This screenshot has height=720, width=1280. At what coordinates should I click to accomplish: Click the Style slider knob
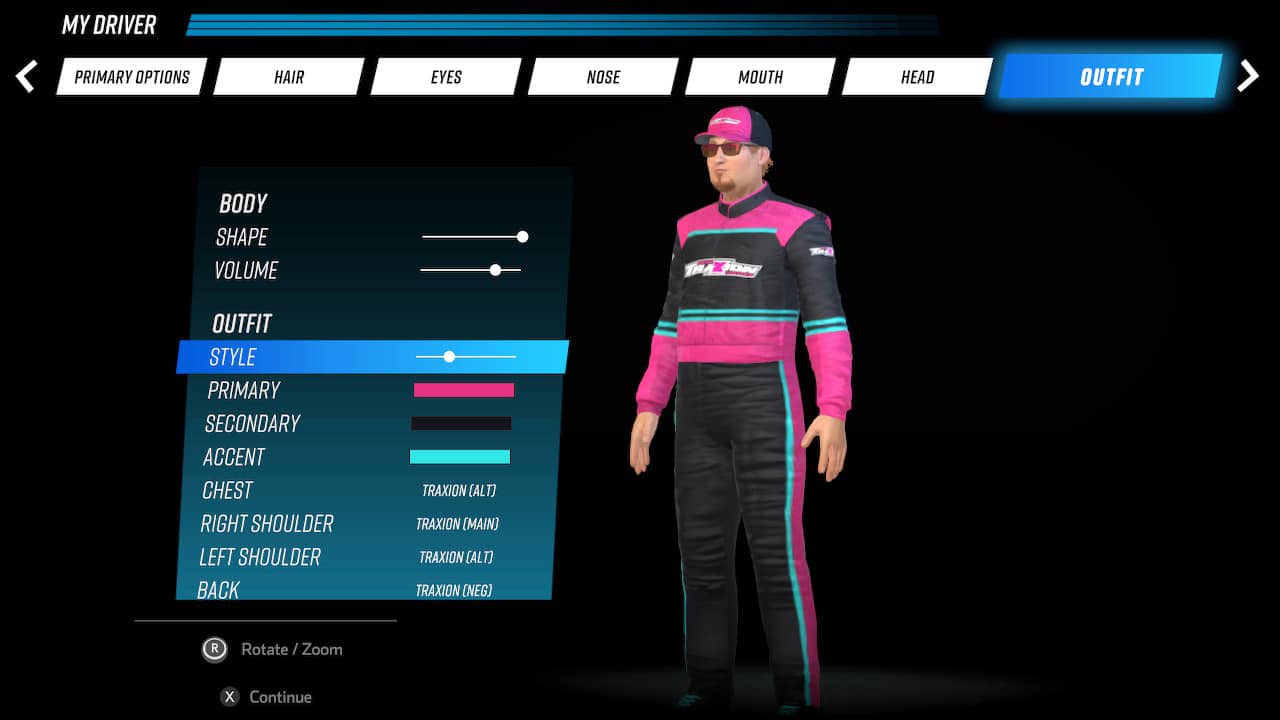[x=449, y=356]
